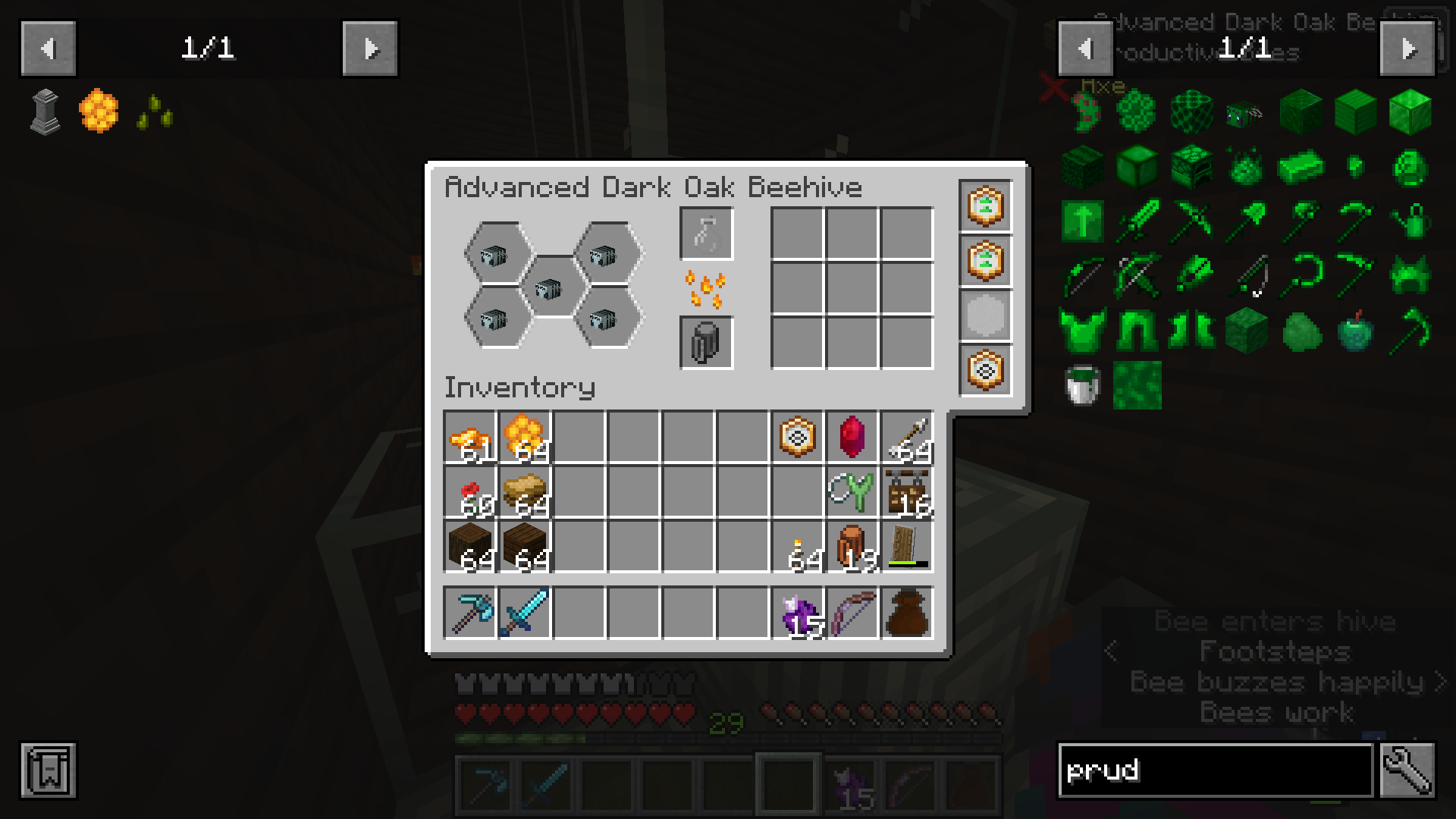
Task: Select the enchanted bow in the inventory
Action: (x=854, y=614)
